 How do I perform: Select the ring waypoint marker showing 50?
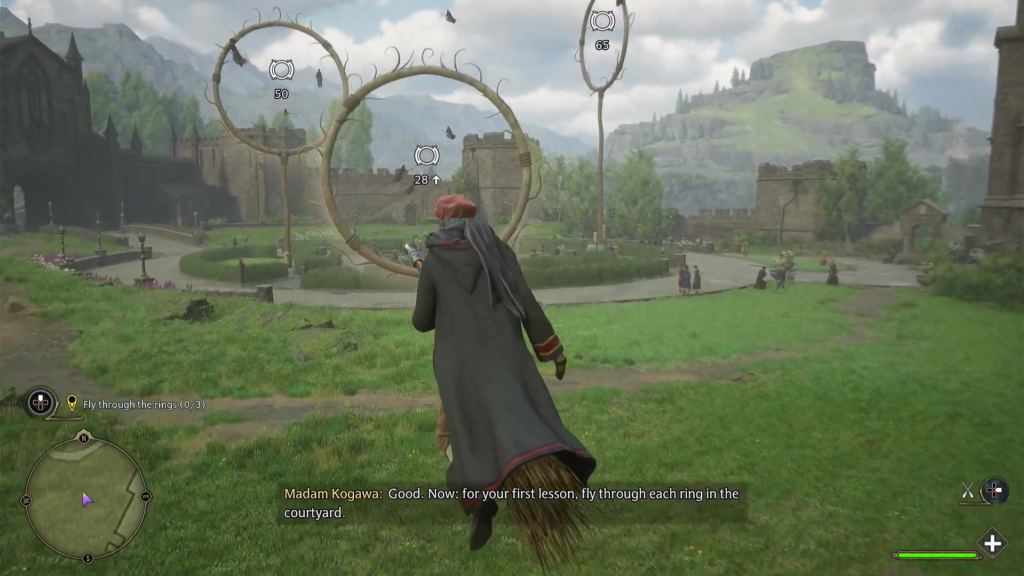(x=281, y=70)
